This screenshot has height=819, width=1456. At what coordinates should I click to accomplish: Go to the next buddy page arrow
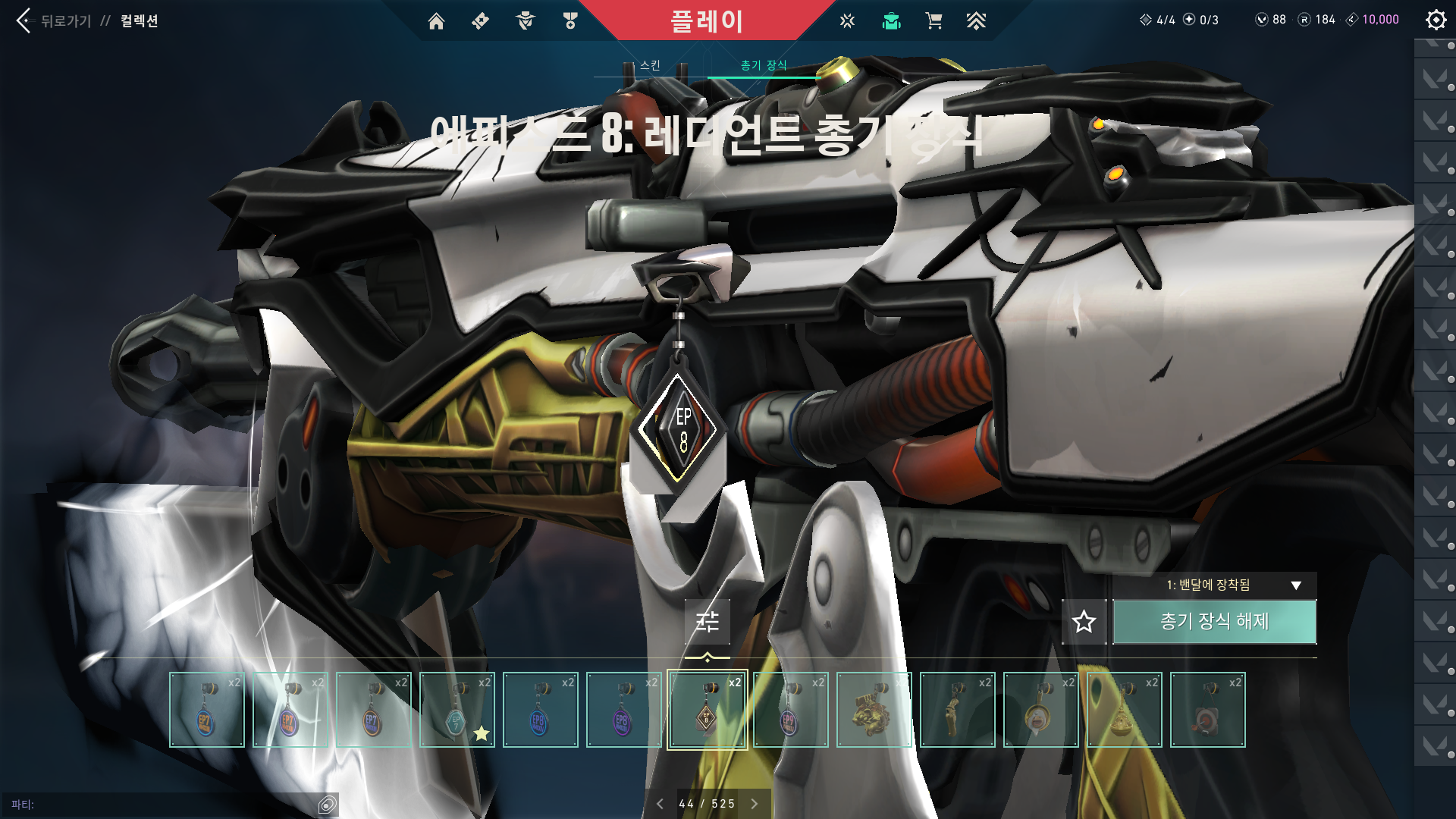pos(755,804)
